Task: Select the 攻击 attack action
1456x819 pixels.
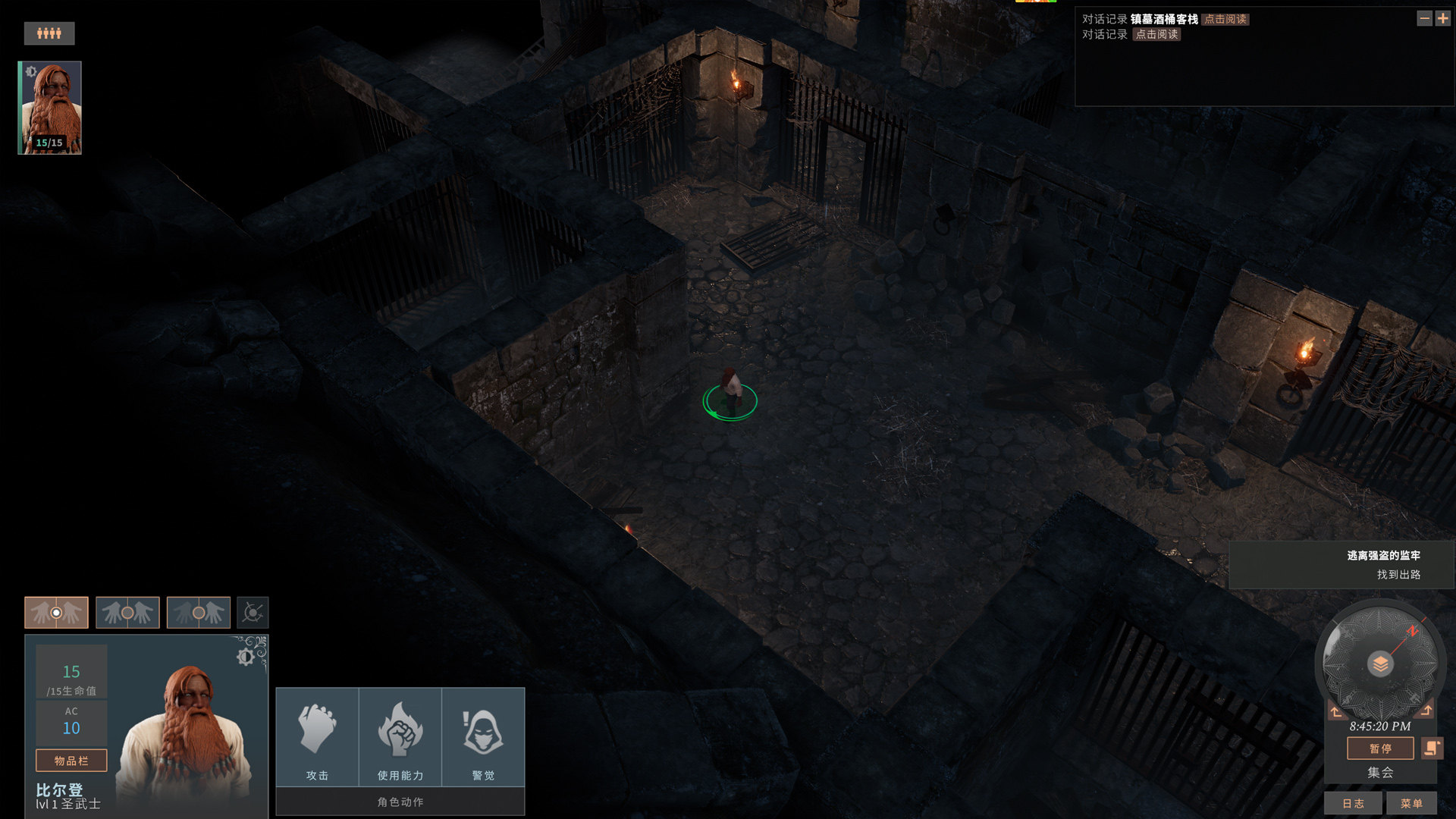Action: (x=317, y=737)
